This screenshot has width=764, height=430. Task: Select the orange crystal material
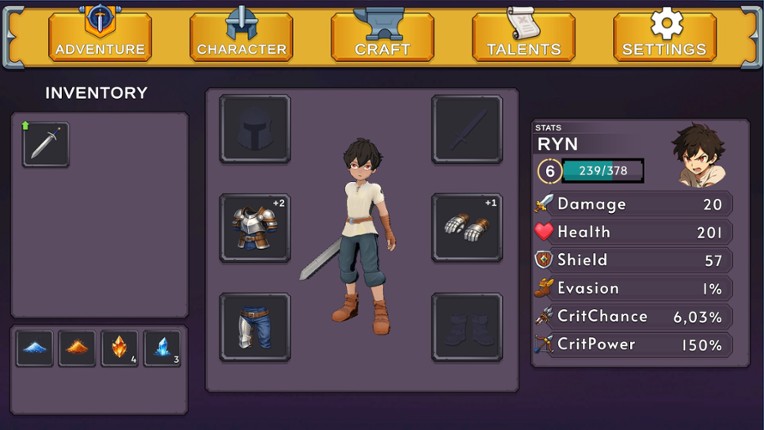[x=119, y=349]
